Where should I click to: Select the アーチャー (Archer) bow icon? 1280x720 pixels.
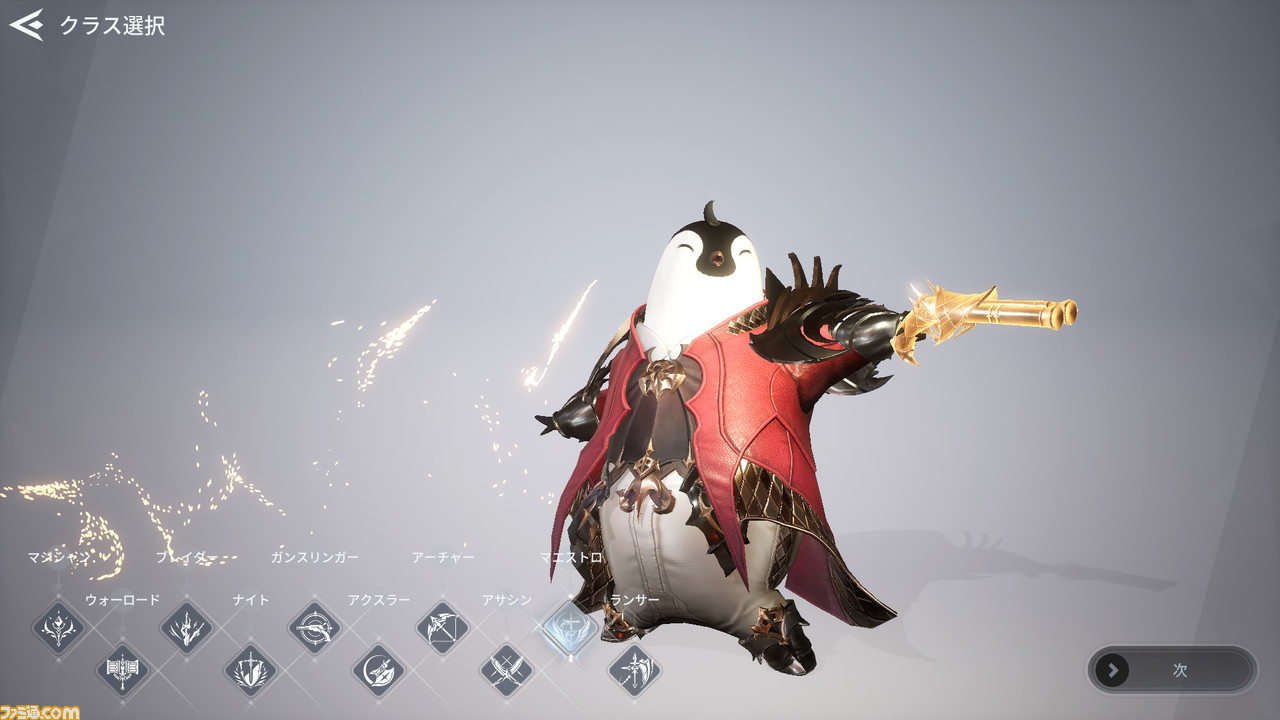coord(443,628)
